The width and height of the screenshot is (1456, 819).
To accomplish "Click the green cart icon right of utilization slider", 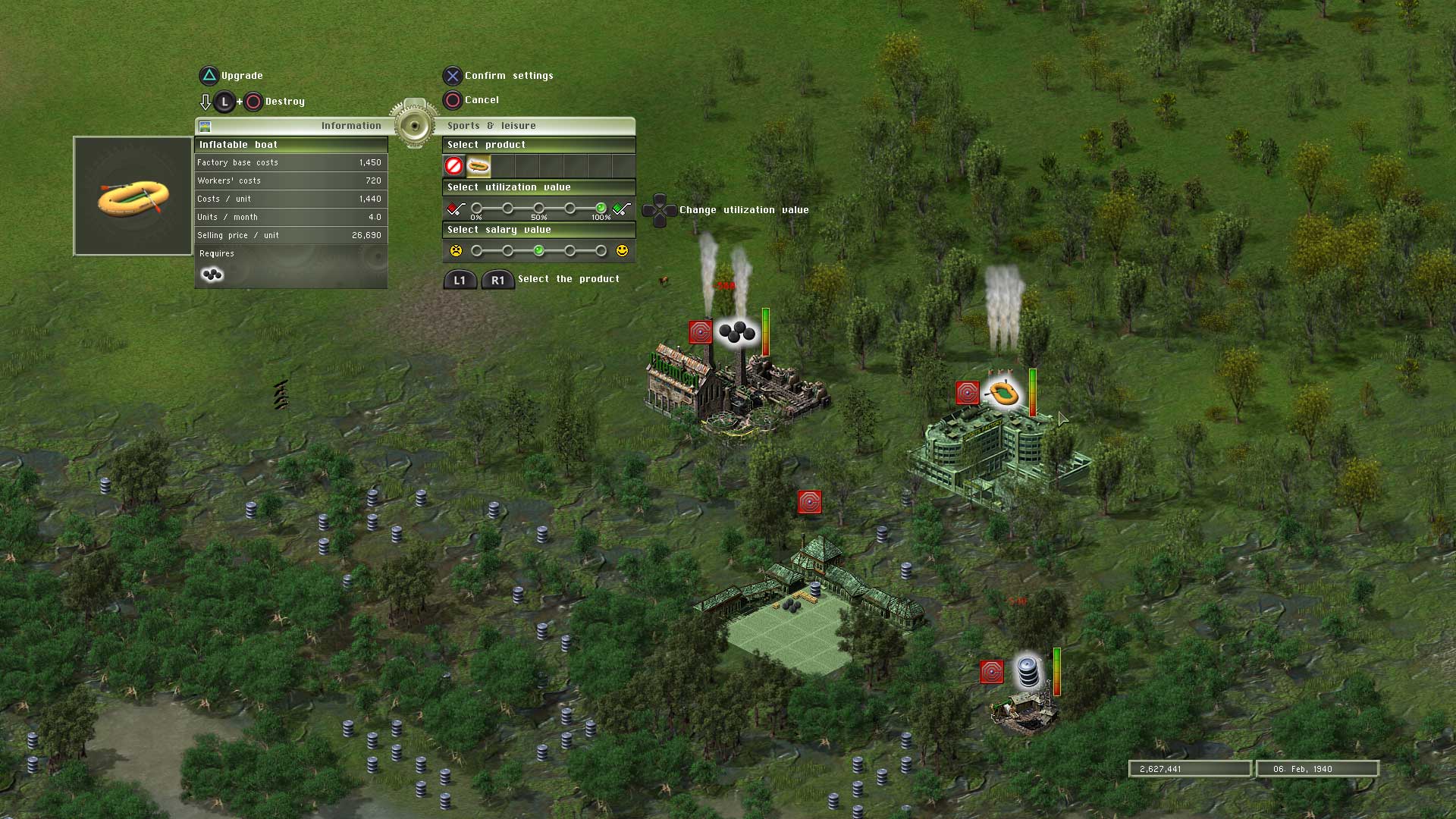I will (x=623, y=208).
